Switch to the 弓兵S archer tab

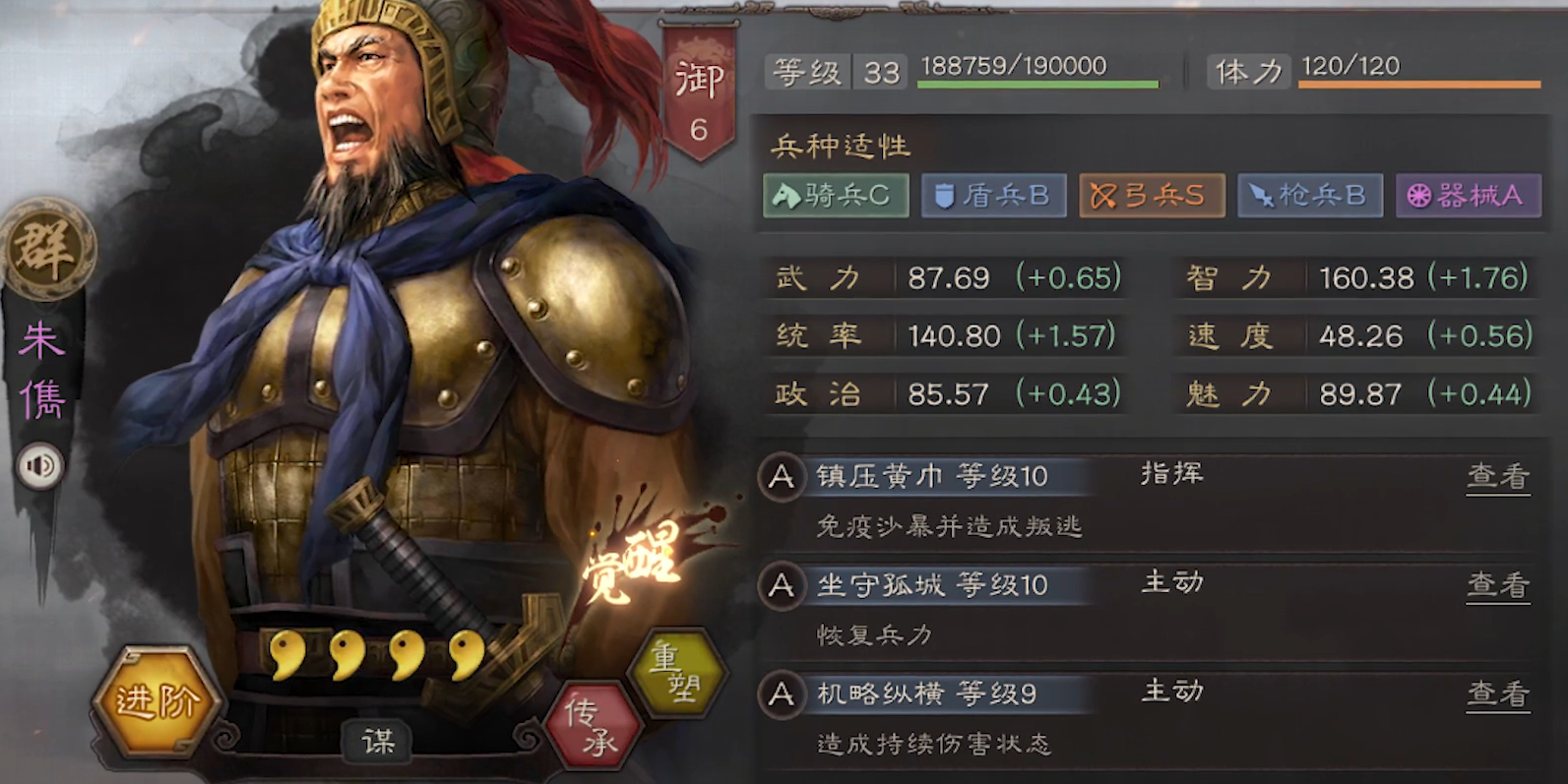pos(1152,195)
